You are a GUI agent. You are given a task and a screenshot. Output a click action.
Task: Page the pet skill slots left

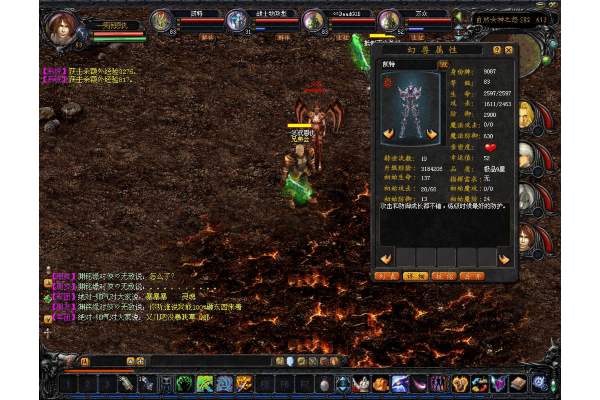point(385,258)
